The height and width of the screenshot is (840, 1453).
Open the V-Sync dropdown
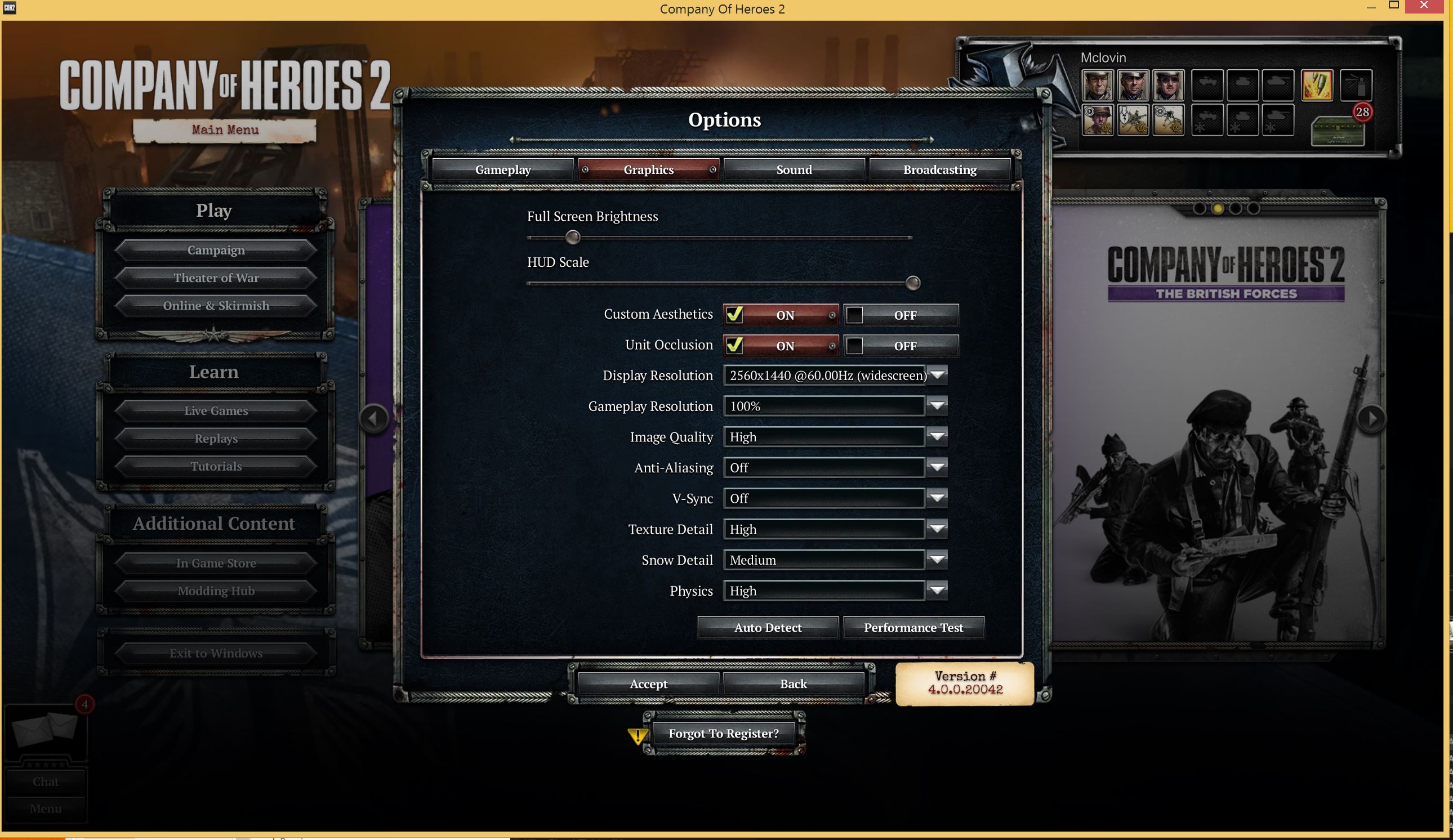click(937, 498)
